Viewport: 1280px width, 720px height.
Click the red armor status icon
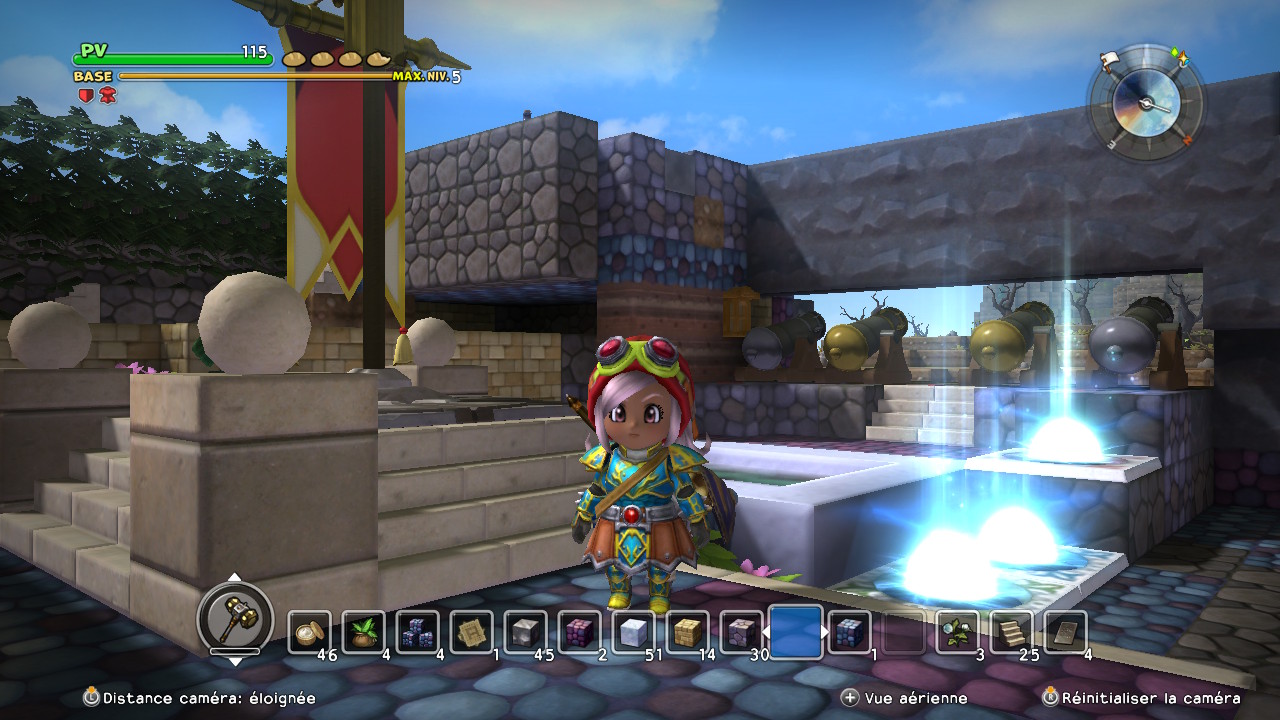pyautogui.click(x=107, y=95)
